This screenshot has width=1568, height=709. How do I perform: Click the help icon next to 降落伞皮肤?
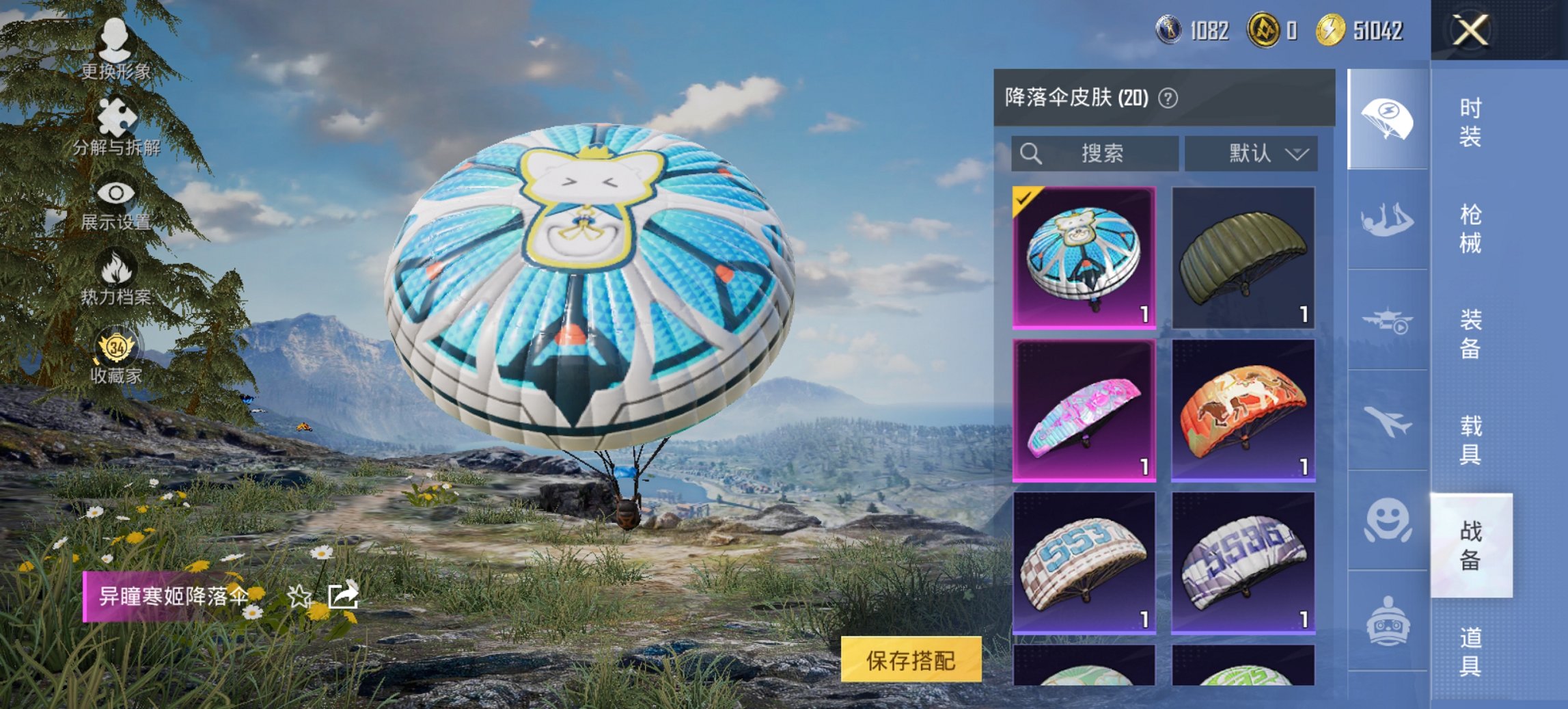[x=1170, y=98]
